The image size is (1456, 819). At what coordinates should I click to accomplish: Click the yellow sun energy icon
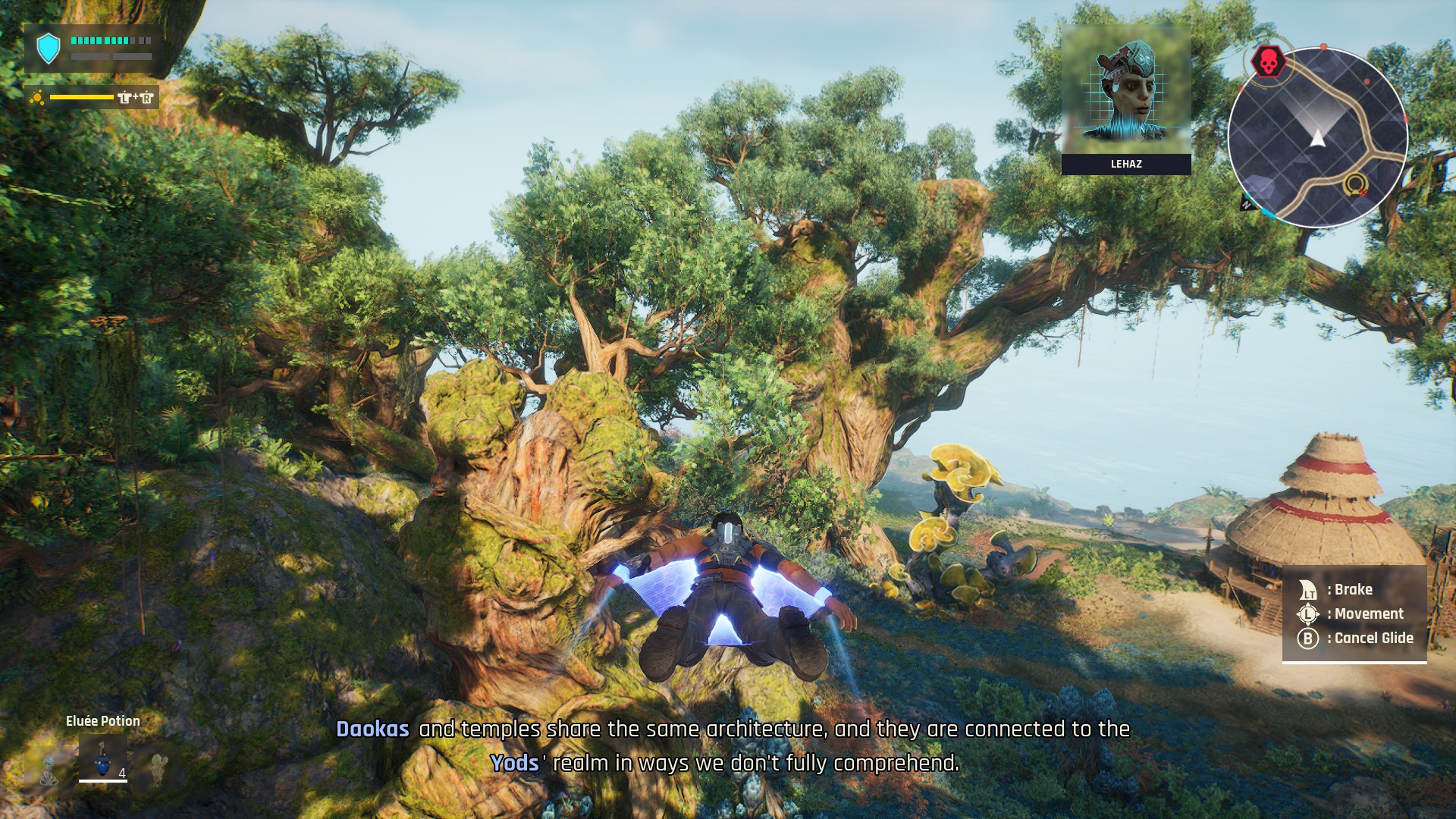coord(36,97)
